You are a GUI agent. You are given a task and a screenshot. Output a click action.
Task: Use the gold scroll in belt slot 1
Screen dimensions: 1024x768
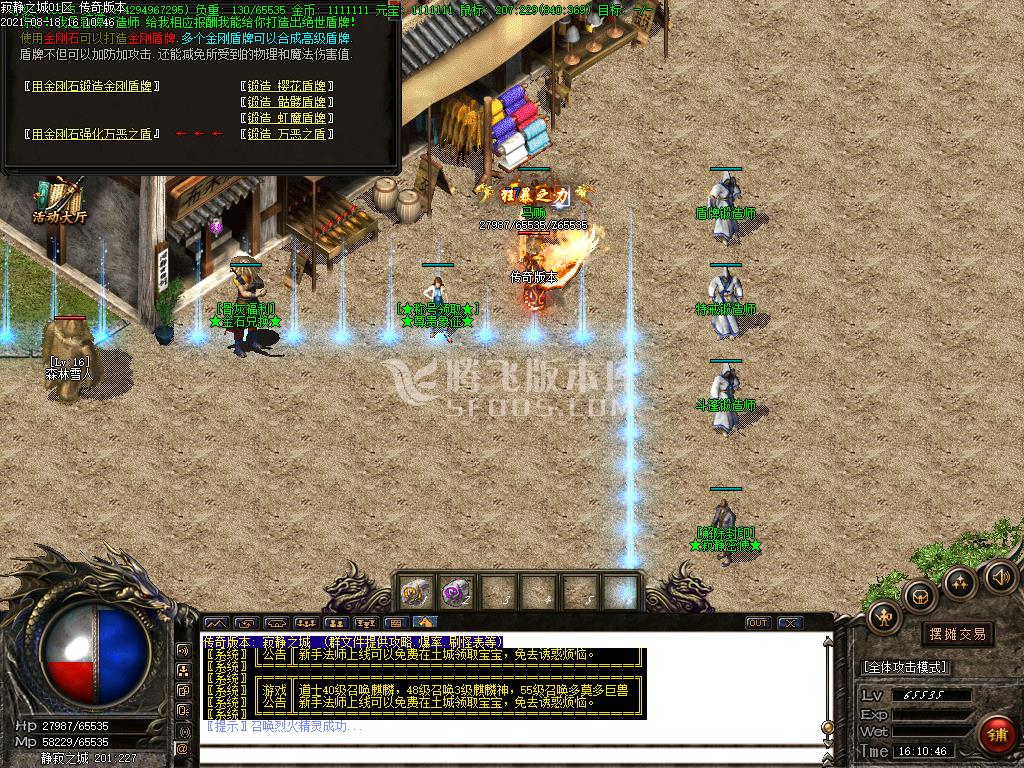point(415,593)
